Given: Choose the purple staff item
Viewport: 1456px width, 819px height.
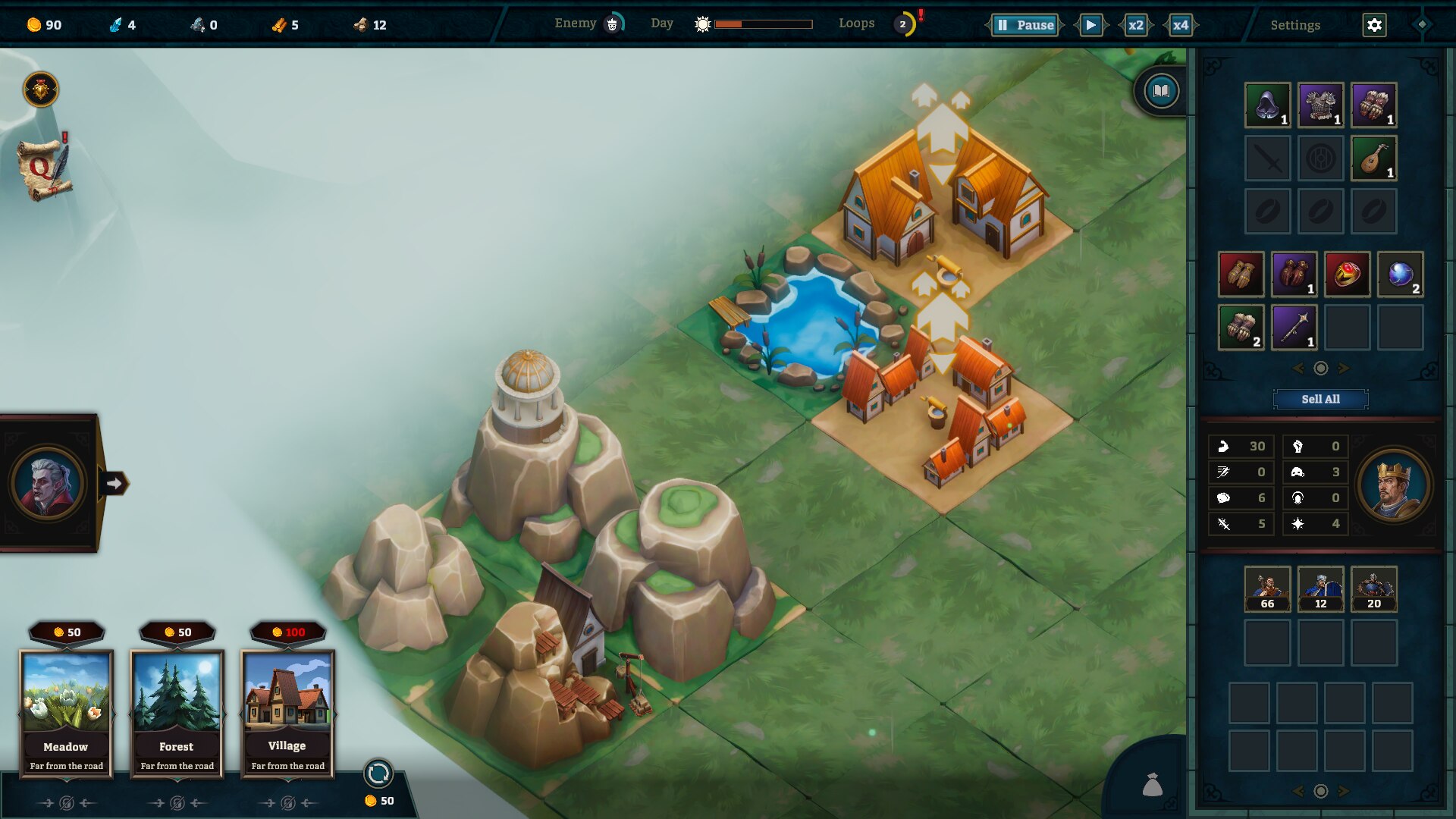Looking at the screenshot, I should click(x=1294, y=327).
